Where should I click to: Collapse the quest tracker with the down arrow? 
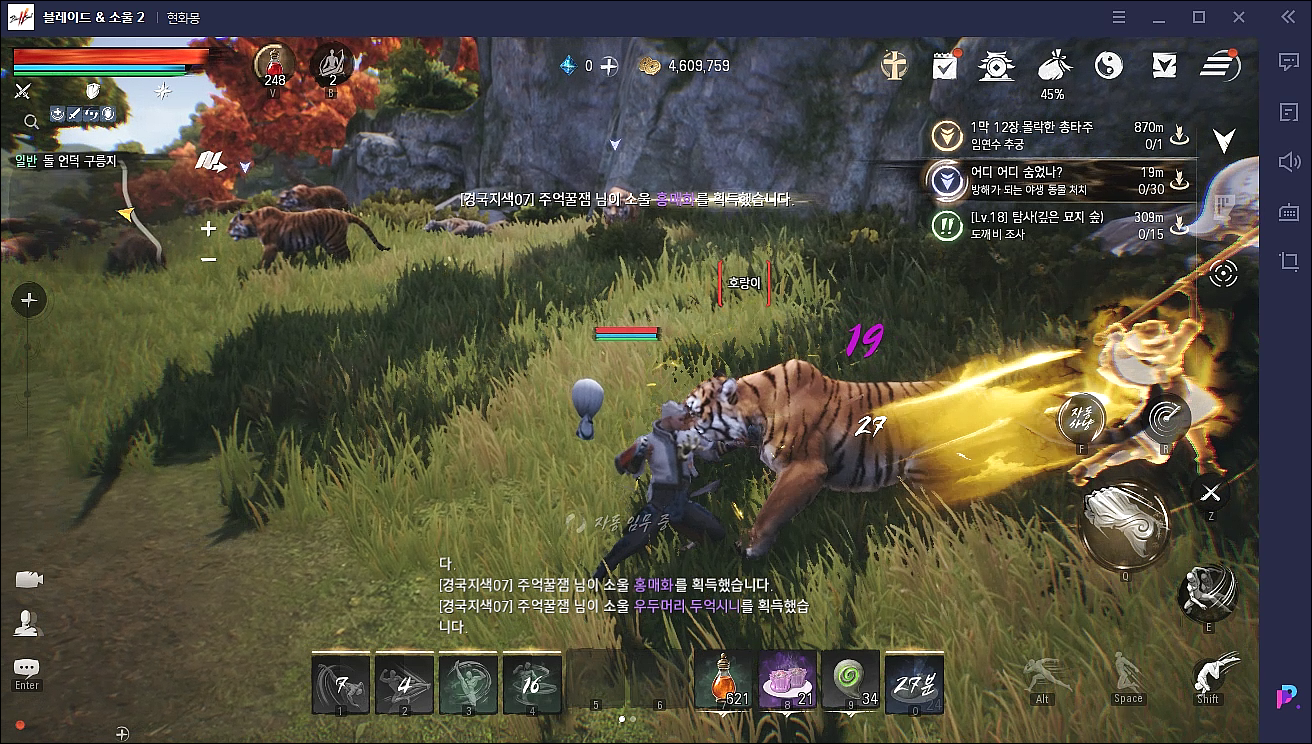pyautogui.click(x=1224, y=139)
